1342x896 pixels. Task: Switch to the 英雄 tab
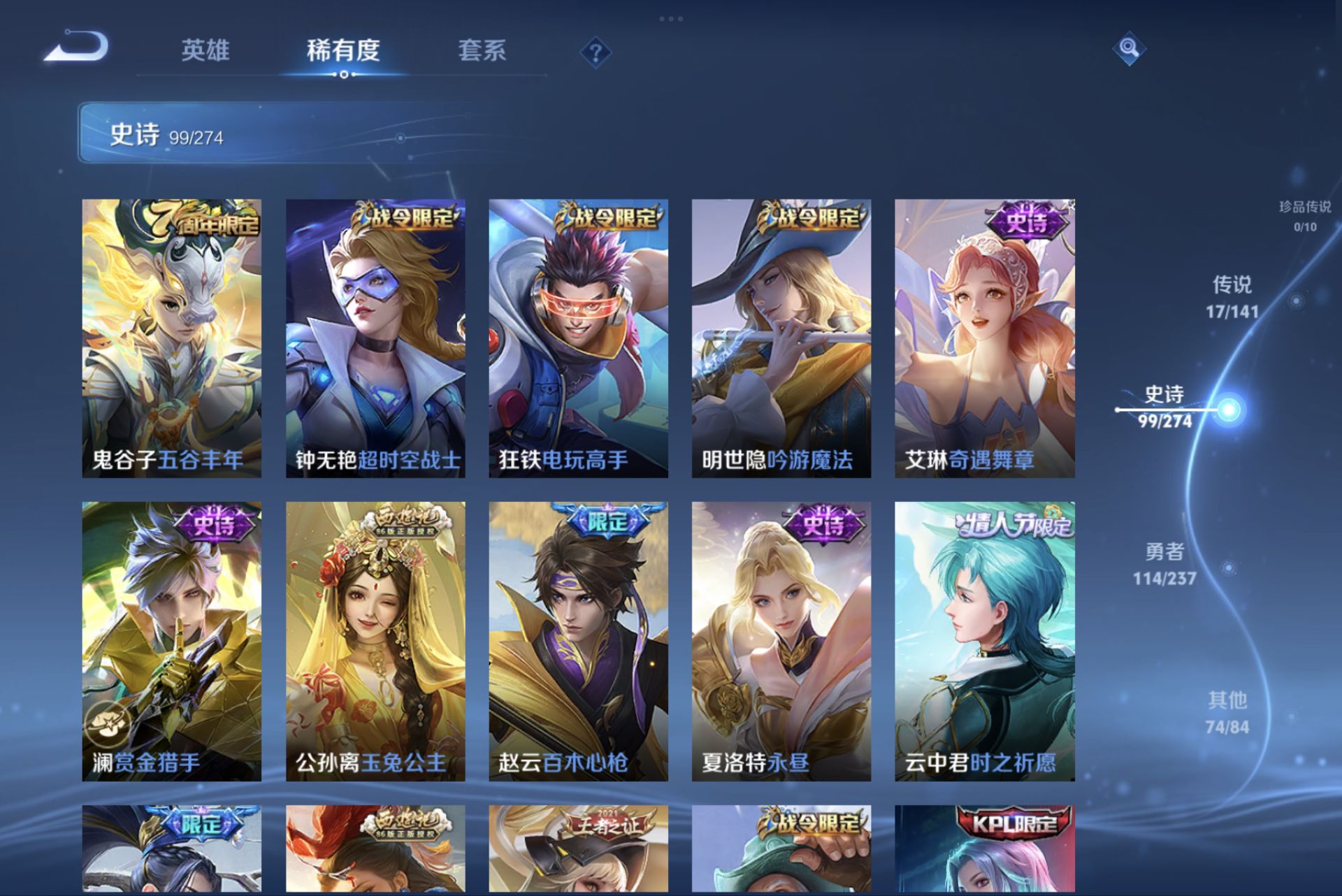206,51
